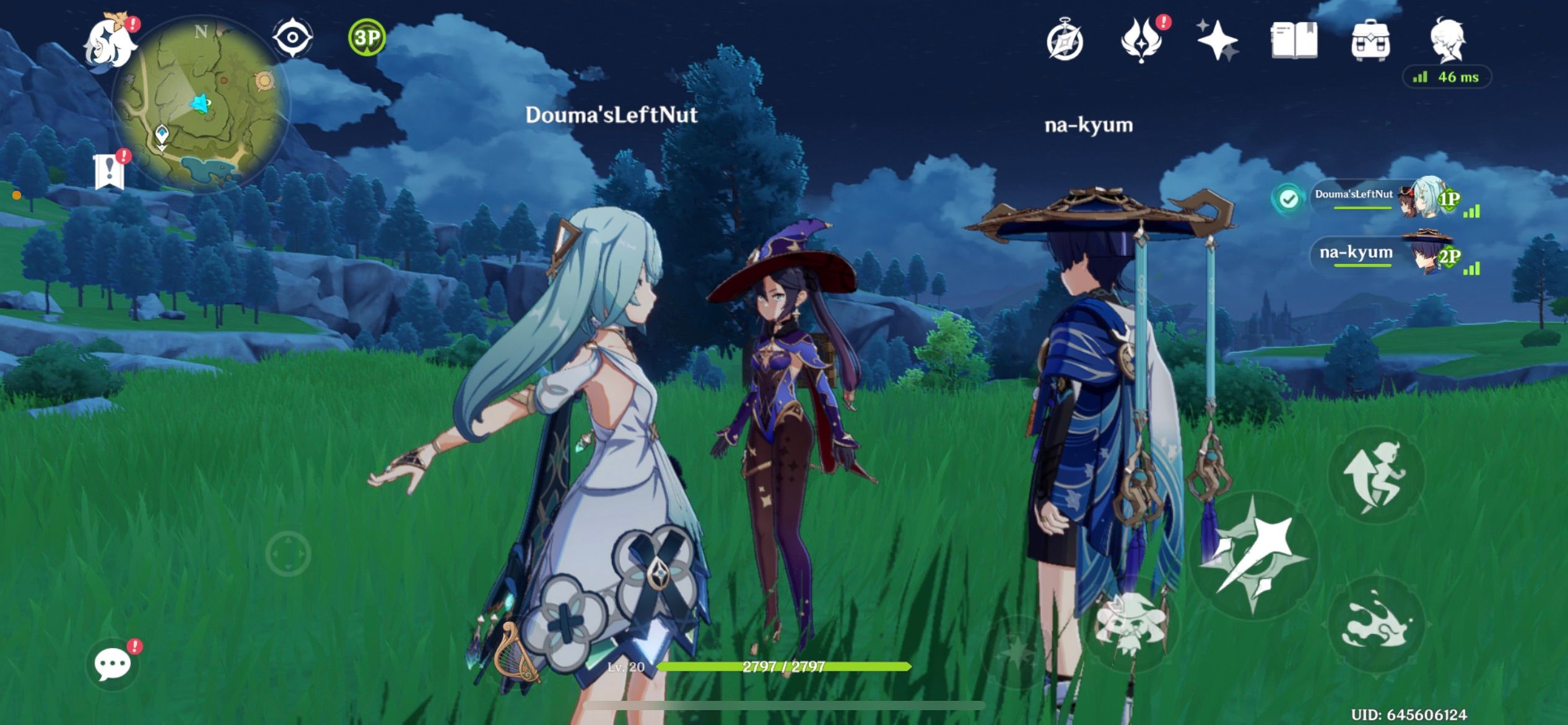Open the in-game chat bubble
This screenshot has width=1568, height=725.
pos(113,663)
